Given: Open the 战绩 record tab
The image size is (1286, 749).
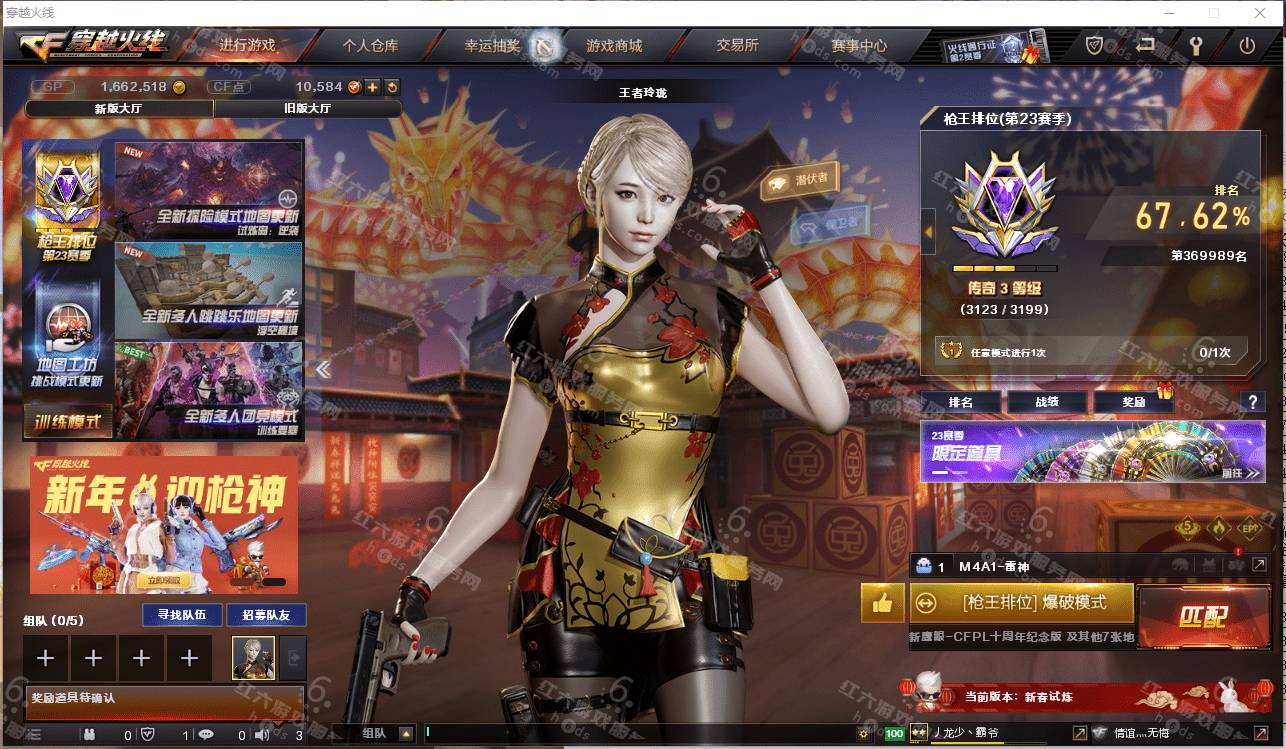Looking at the screenshot, I should click(1046, 402).
